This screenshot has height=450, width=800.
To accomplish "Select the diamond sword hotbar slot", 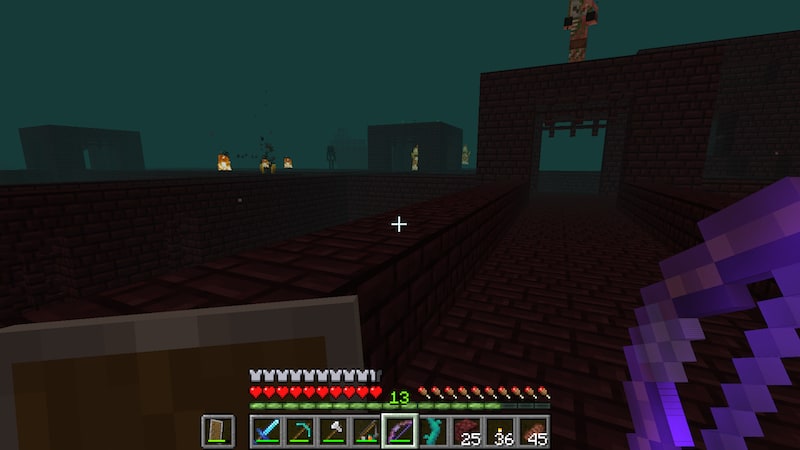I will pos(266,432).
